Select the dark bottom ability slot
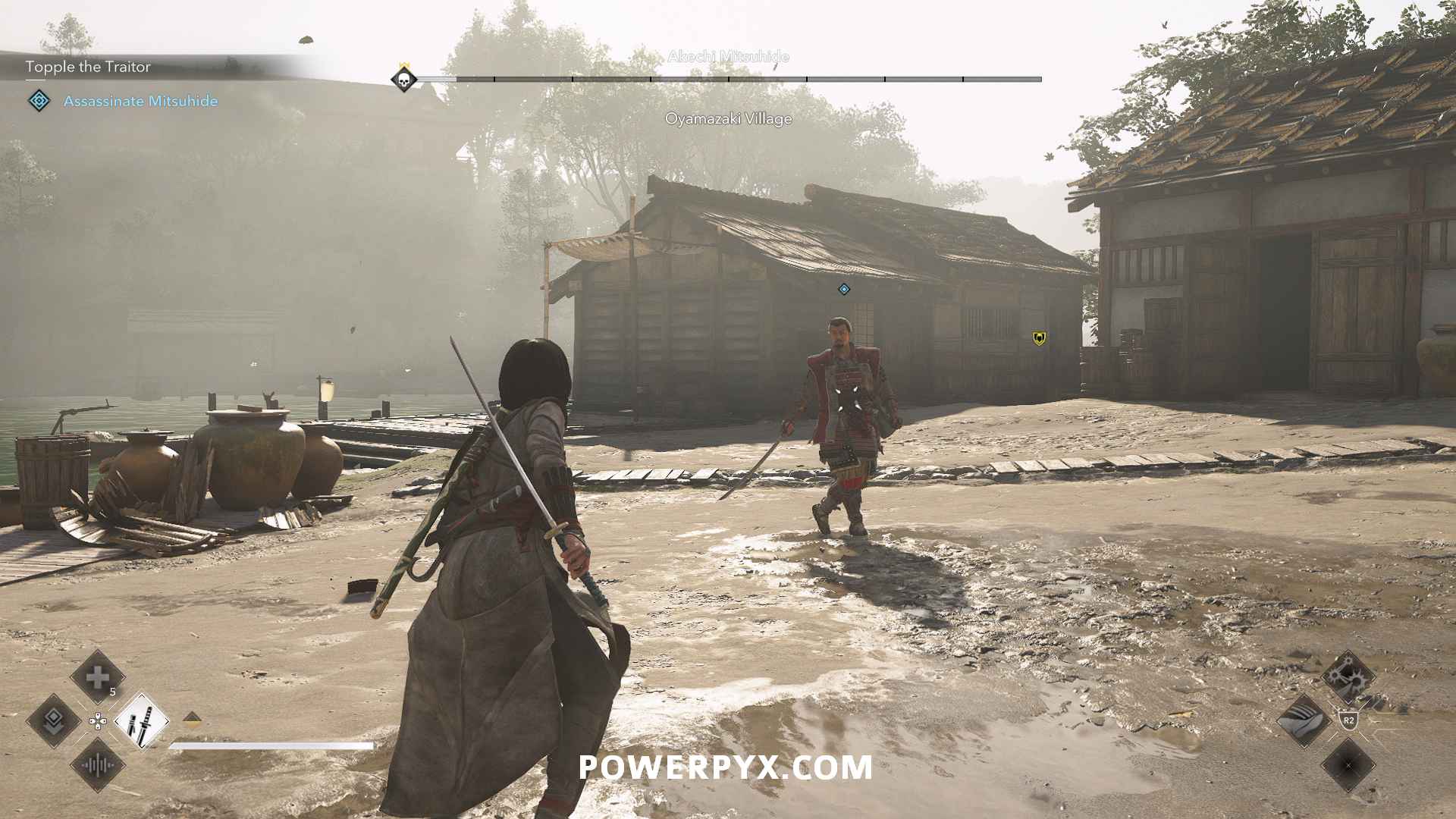The image size is (1456, 819). pyautogui.click(x=1348, y=764)
